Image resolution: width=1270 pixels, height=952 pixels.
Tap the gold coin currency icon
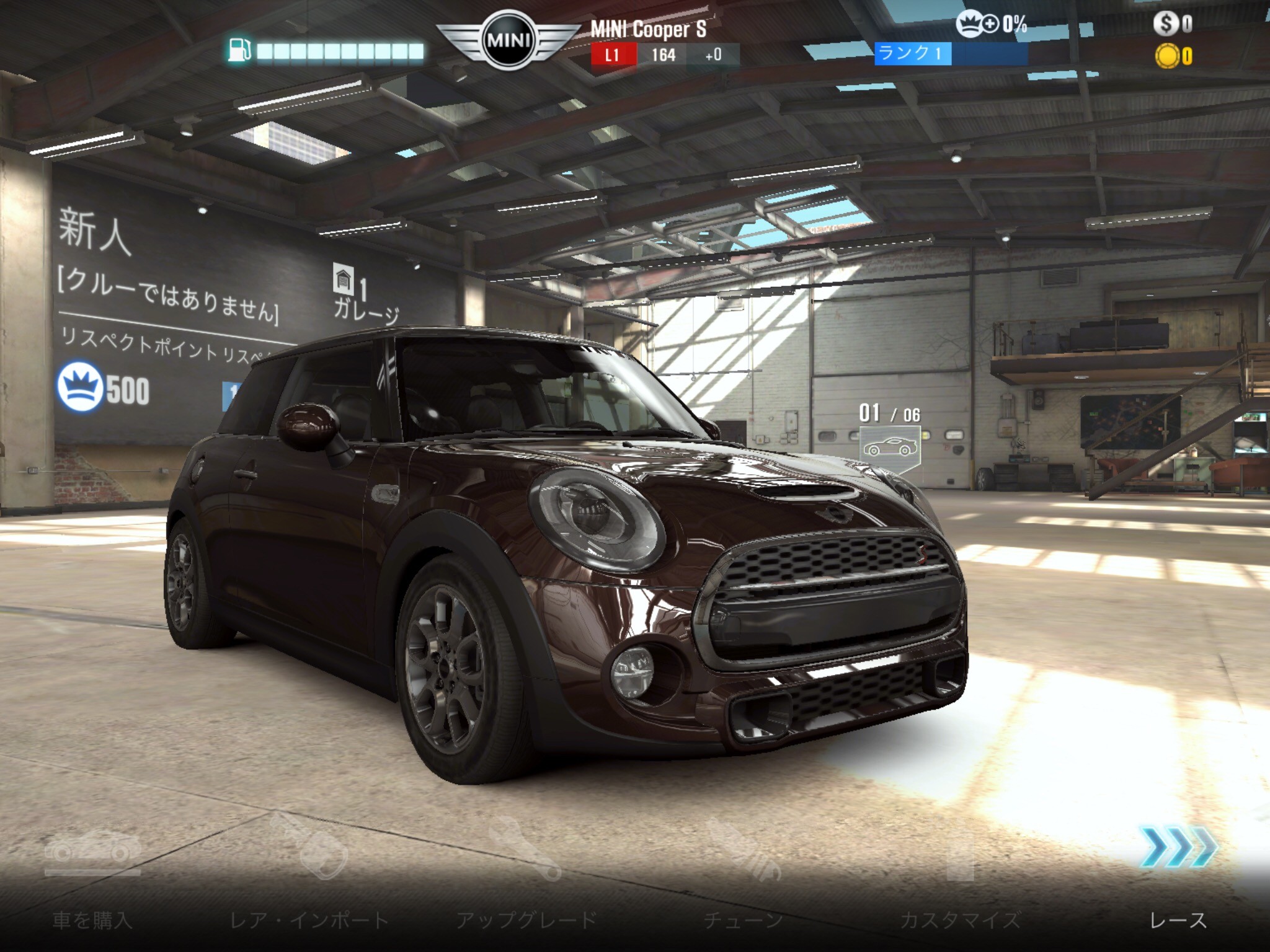[x=1166, y=56]
